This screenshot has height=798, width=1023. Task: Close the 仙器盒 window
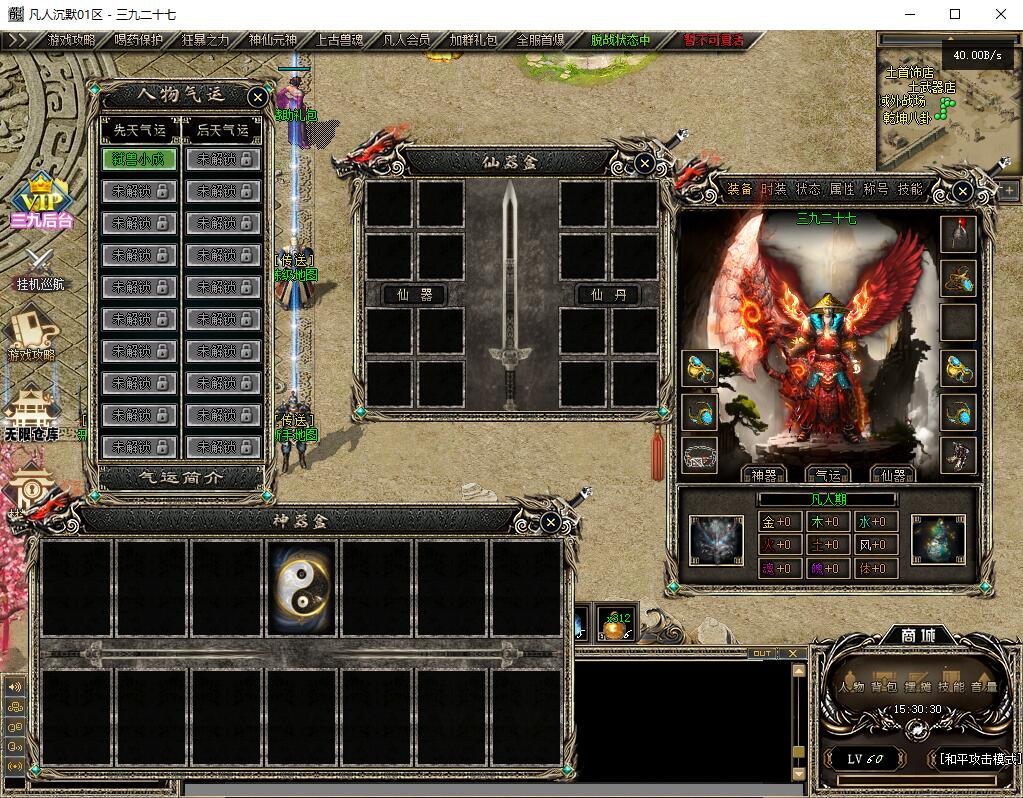tap(645, 162)
